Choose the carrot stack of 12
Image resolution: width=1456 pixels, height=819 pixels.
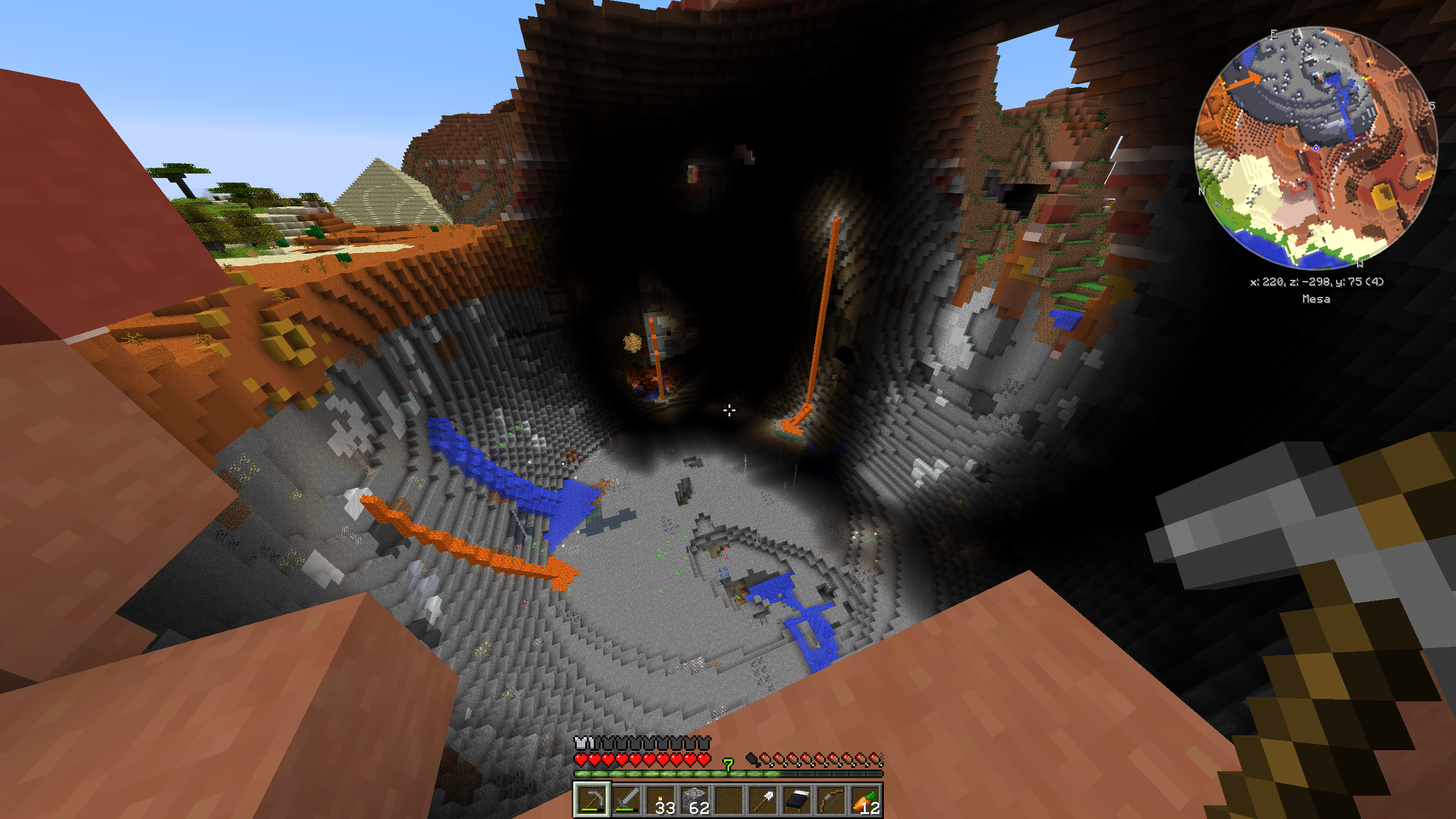click(x=865, y=800)
